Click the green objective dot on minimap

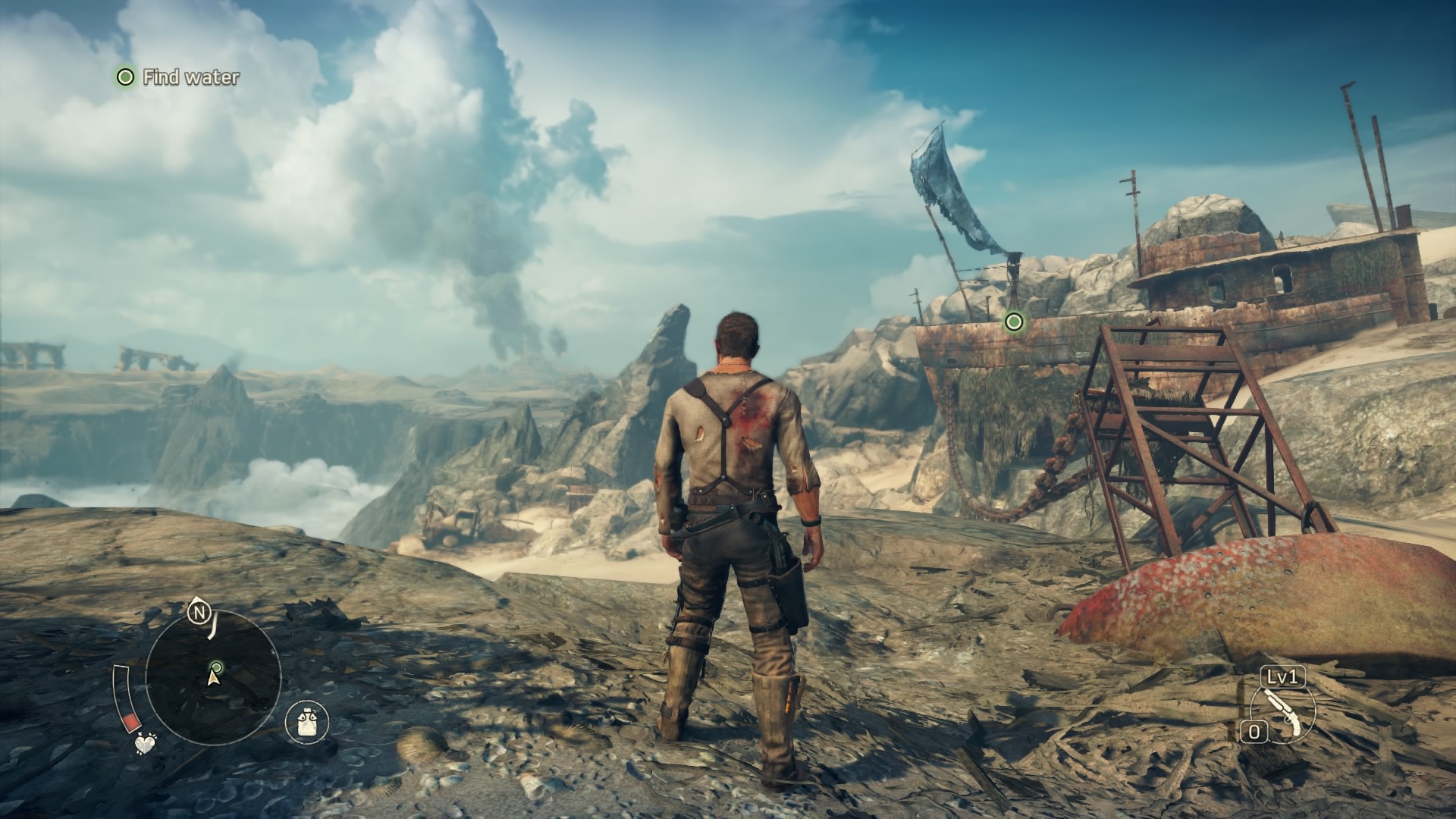217,667
